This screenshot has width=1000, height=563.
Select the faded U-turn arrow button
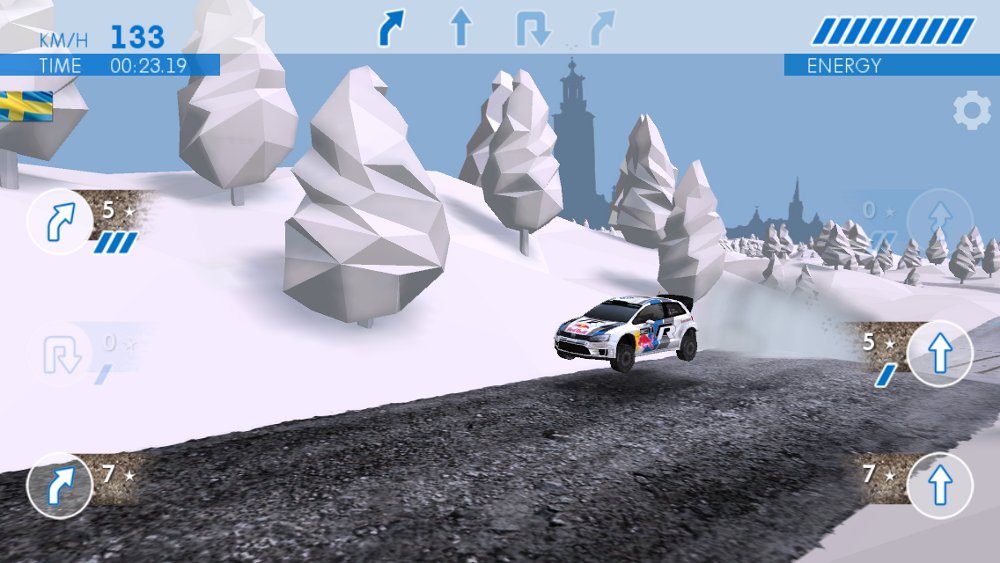point(58,356)
